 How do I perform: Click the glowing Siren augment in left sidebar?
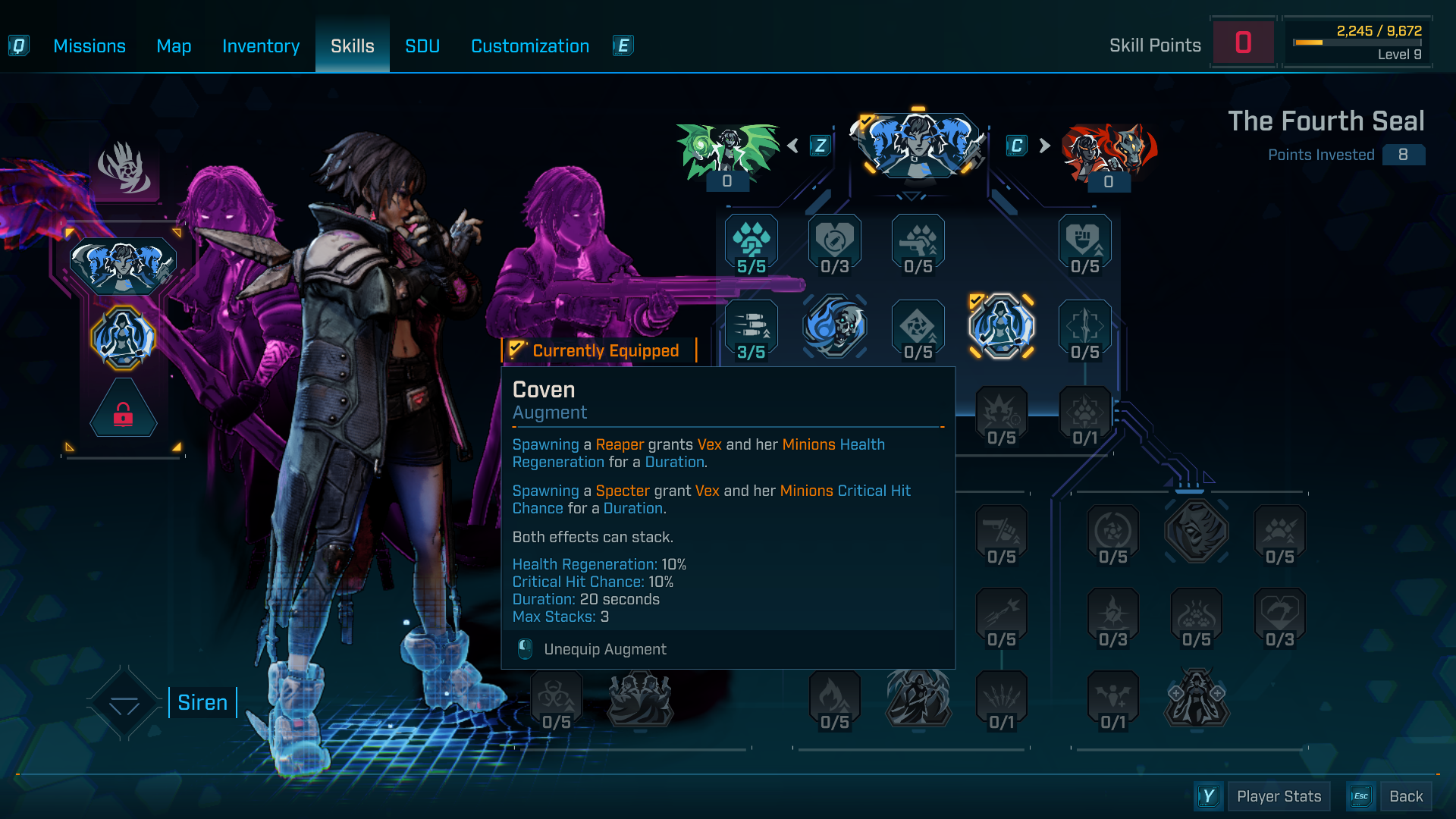click(124, 336)
